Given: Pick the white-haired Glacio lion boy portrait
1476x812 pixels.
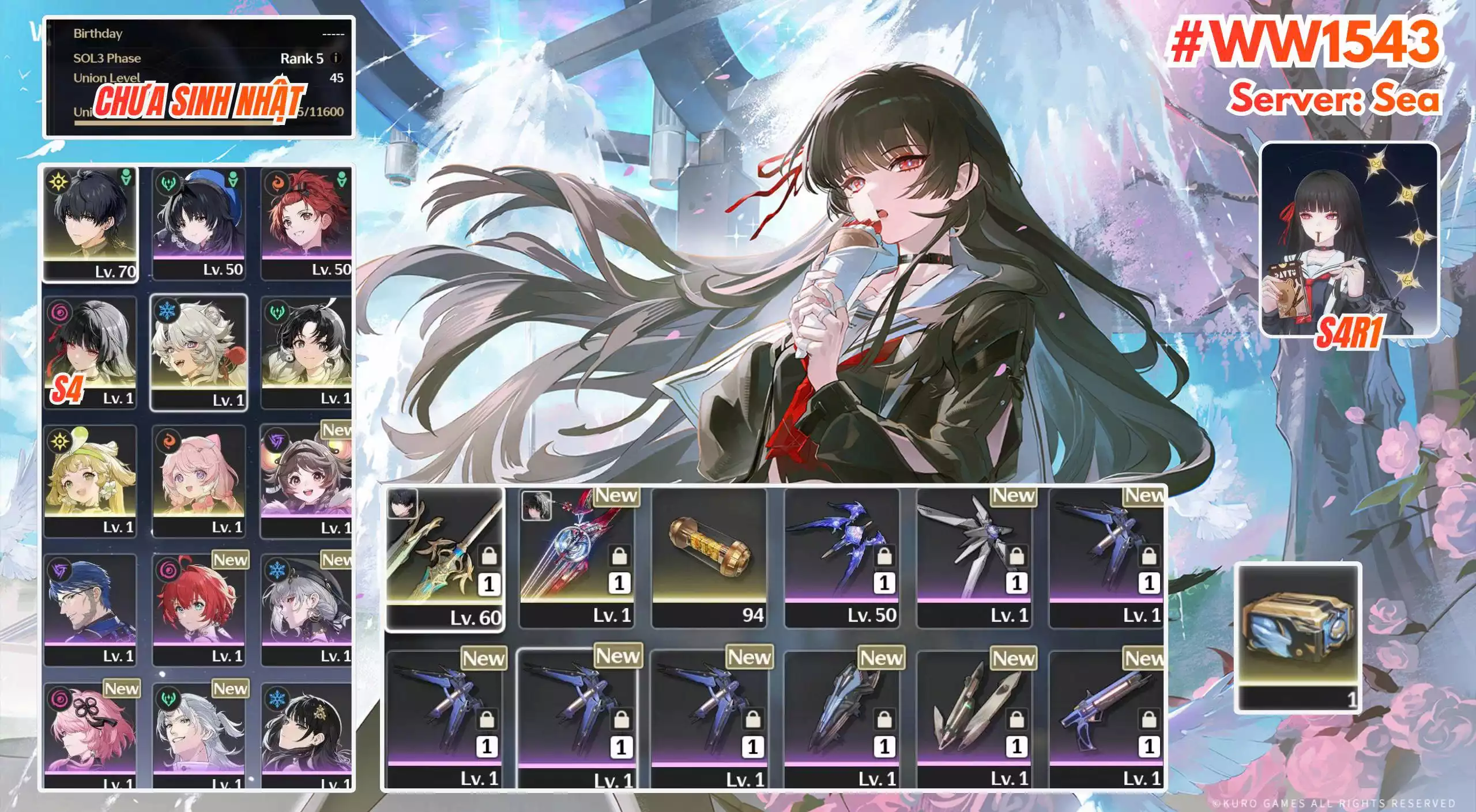Looking at the screenshot, I should pyautogui.click(x=199, y=352).
